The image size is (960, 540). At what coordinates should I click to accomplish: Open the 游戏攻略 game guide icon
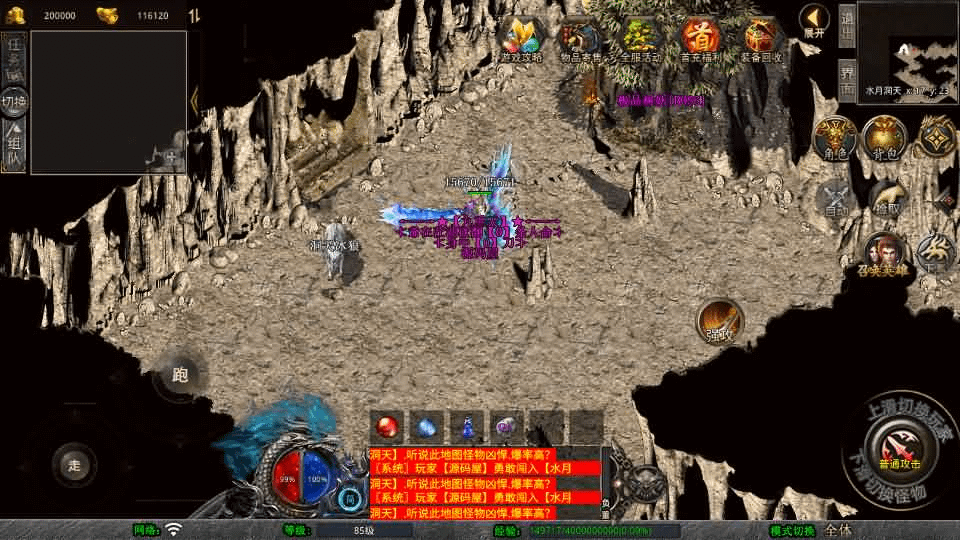tap(521, 39)
